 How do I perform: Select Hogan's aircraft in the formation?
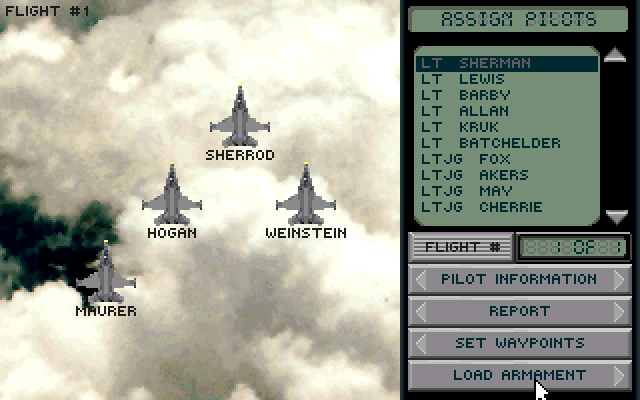pyautogui.click(x=171, y=196)
